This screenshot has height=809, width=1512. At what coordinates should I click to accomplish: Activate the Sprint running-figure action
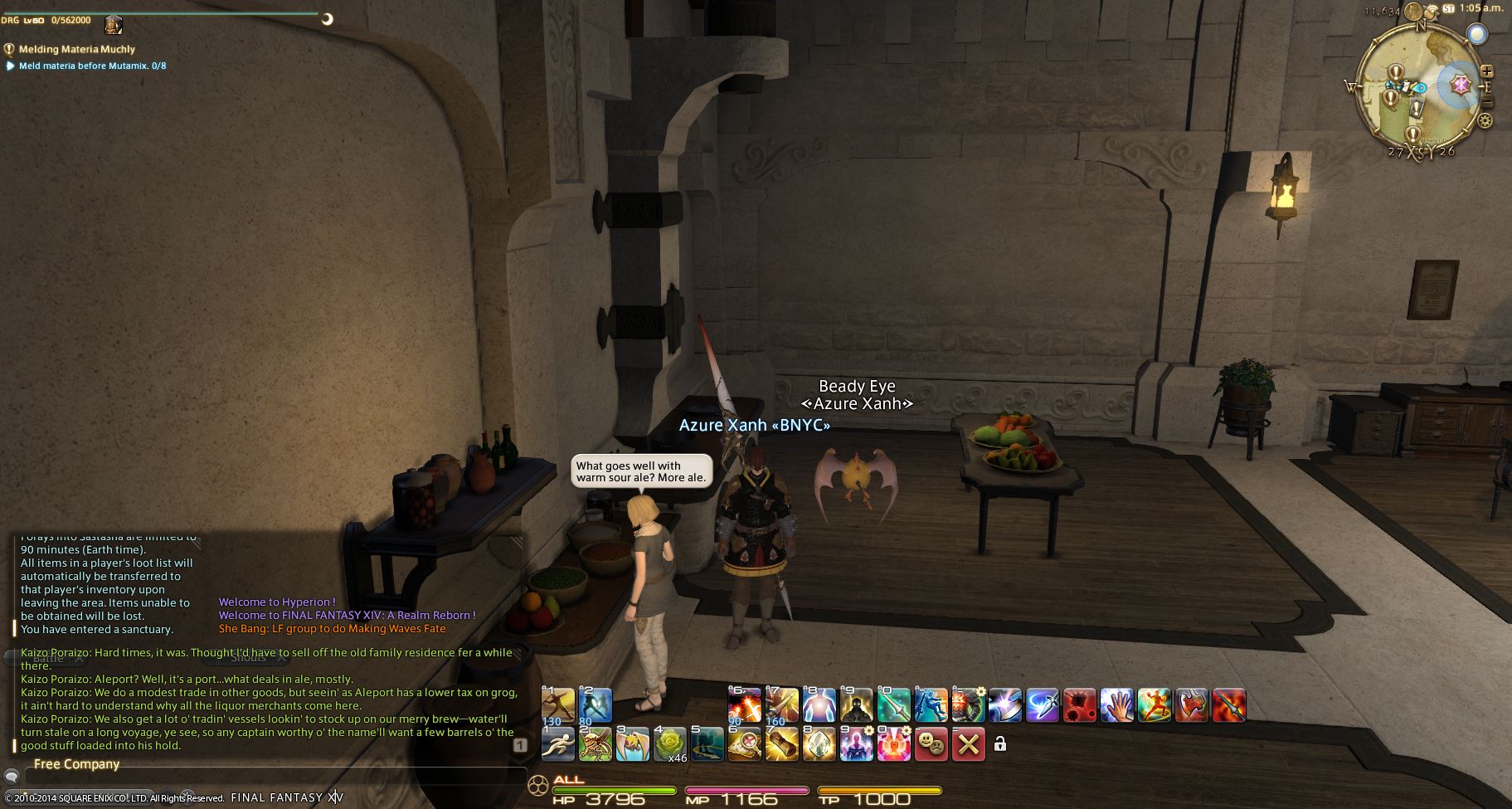558,744
